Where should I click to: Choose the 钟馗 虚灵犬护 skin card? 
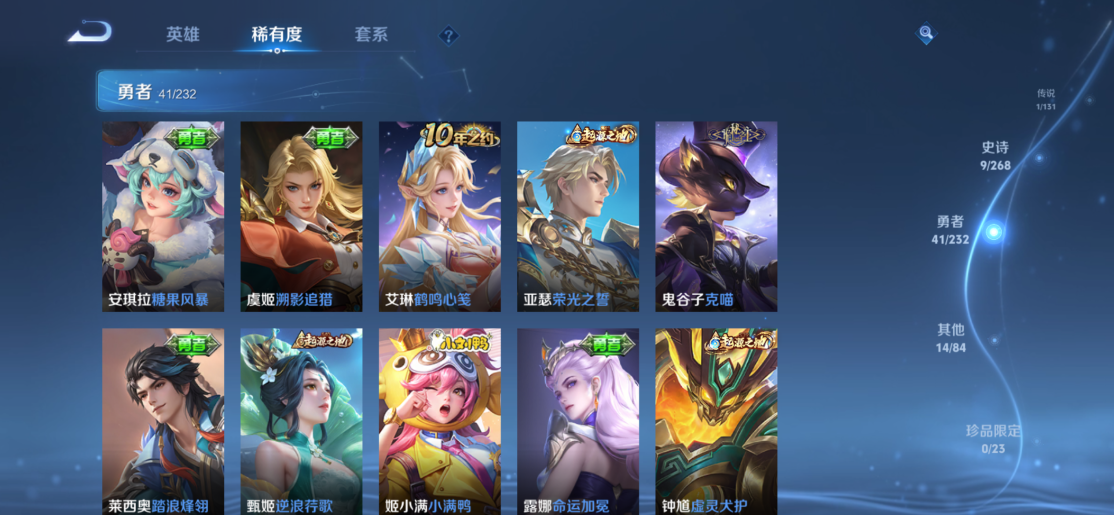coord(716,421)
